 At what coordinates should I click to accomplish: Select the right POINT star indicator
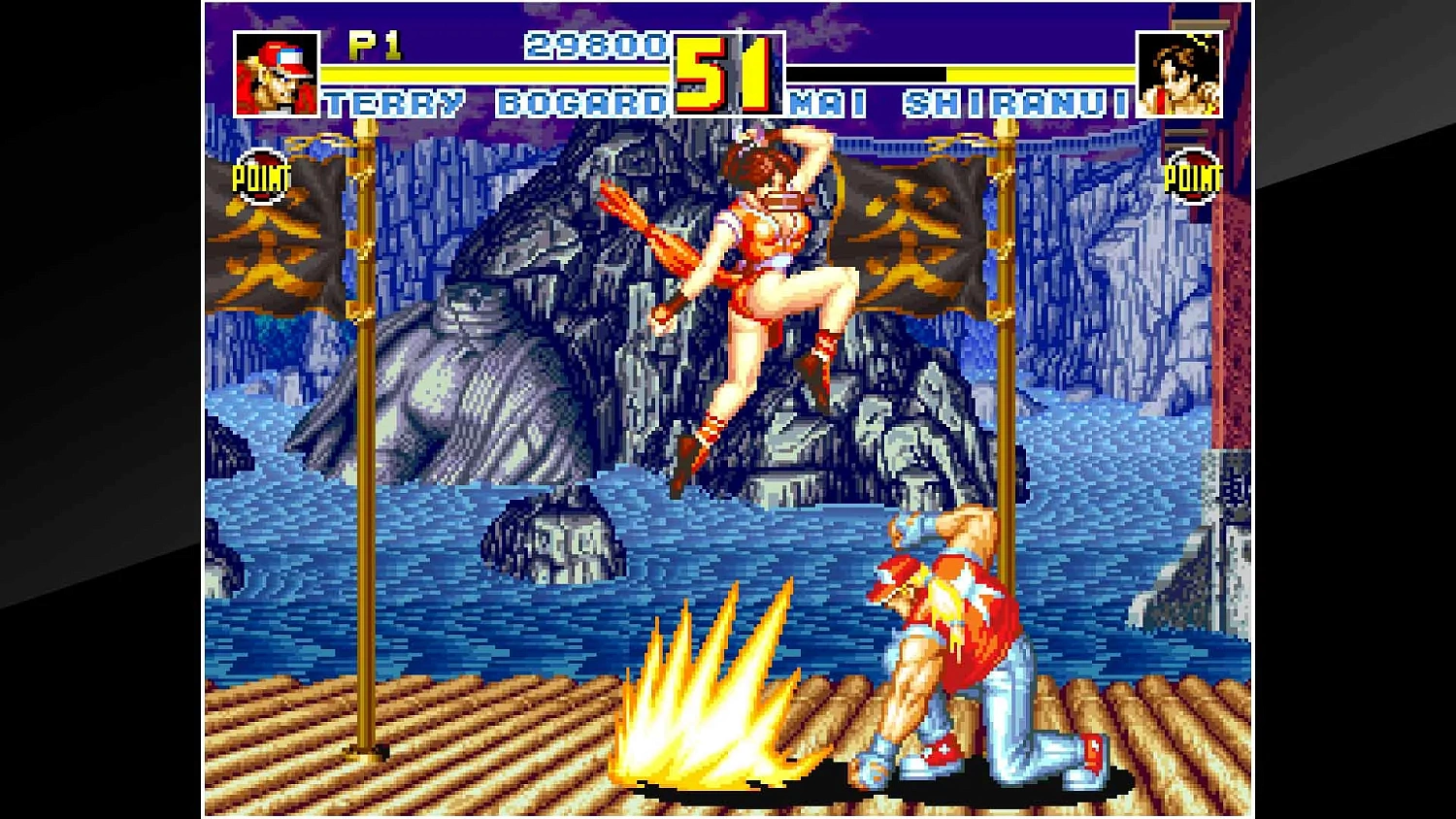(1196, 177)
